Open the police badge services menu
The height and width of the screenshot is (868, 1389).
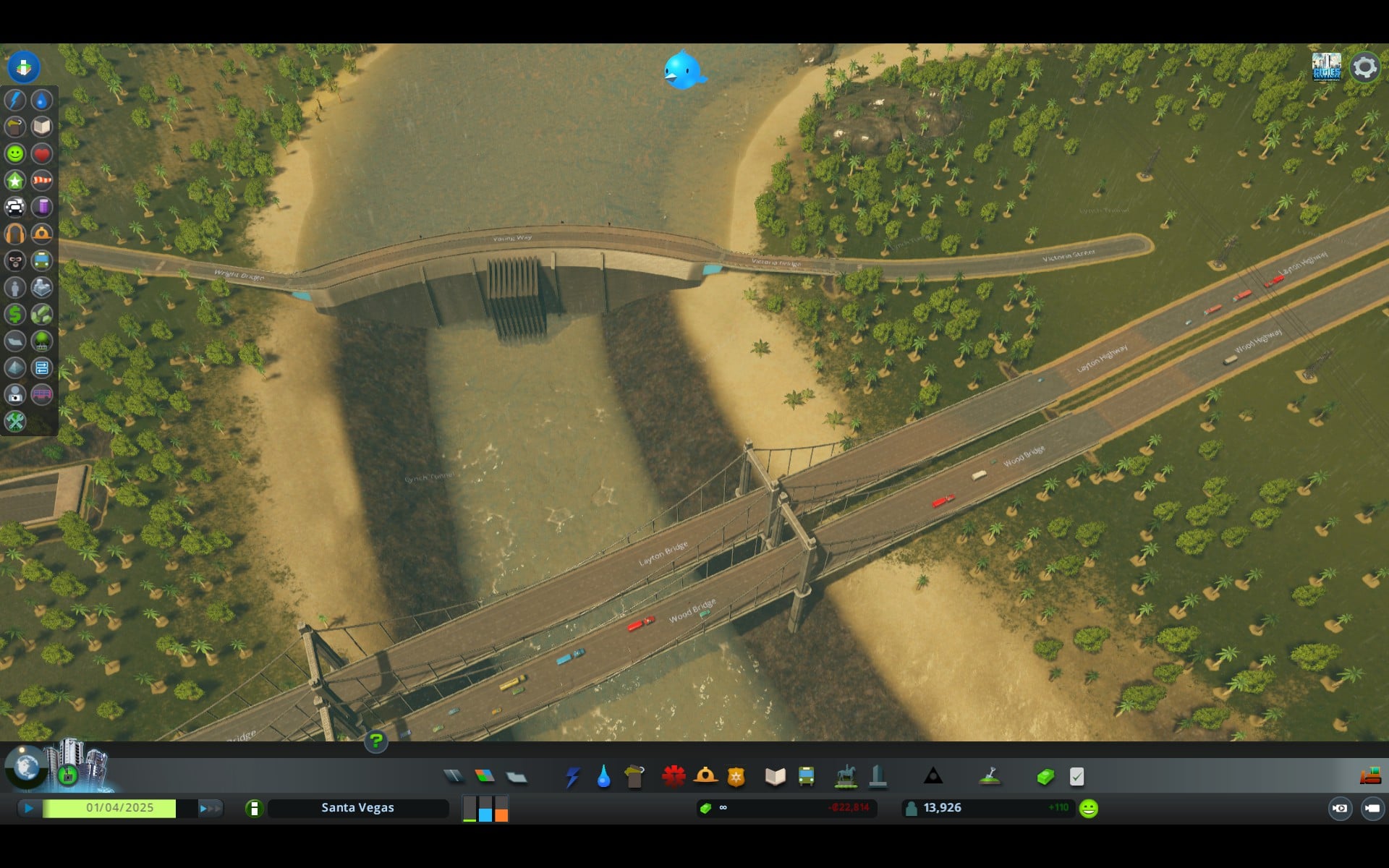(736, 777)
